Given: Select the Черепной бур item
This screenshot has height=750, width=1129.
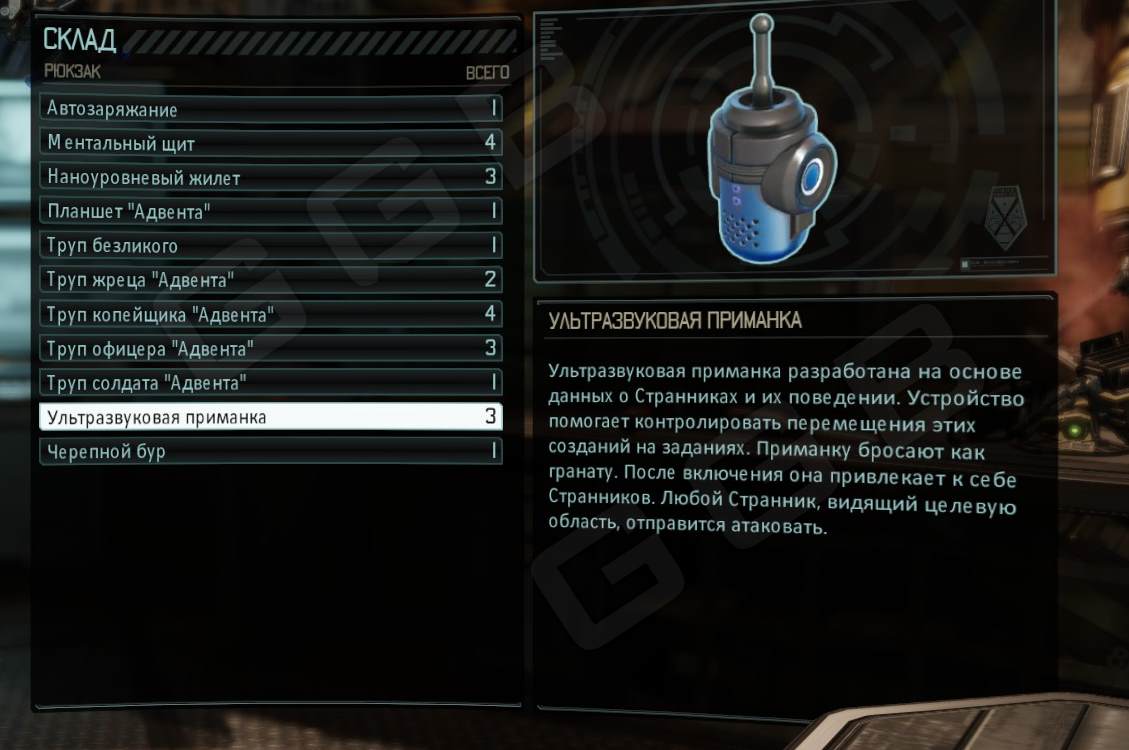Looking at the screenshot, I should point(270,451).
